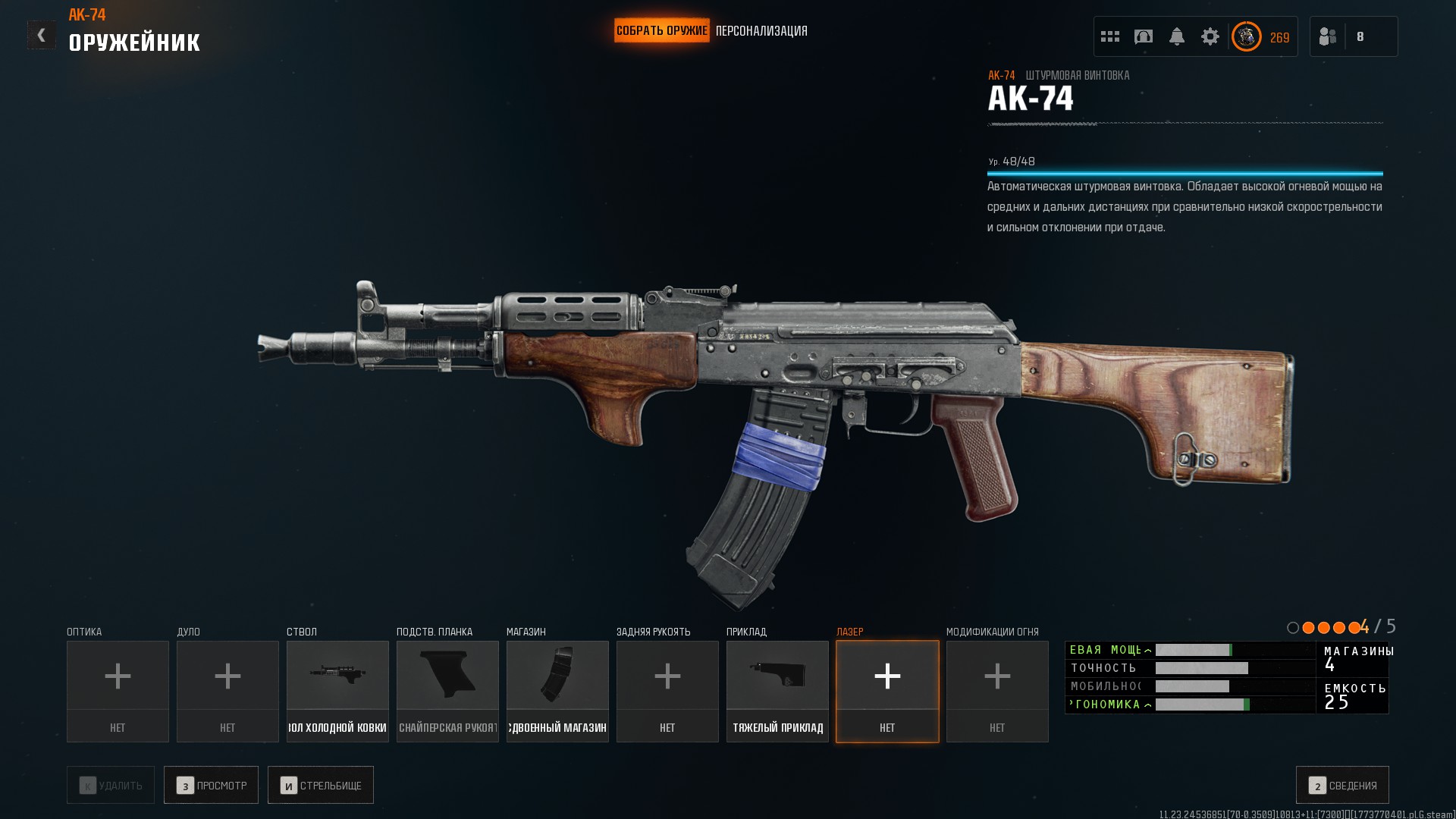Open the grid menu icon
This screenshot has width=1456, height=819.
(x=1110, y=36)
